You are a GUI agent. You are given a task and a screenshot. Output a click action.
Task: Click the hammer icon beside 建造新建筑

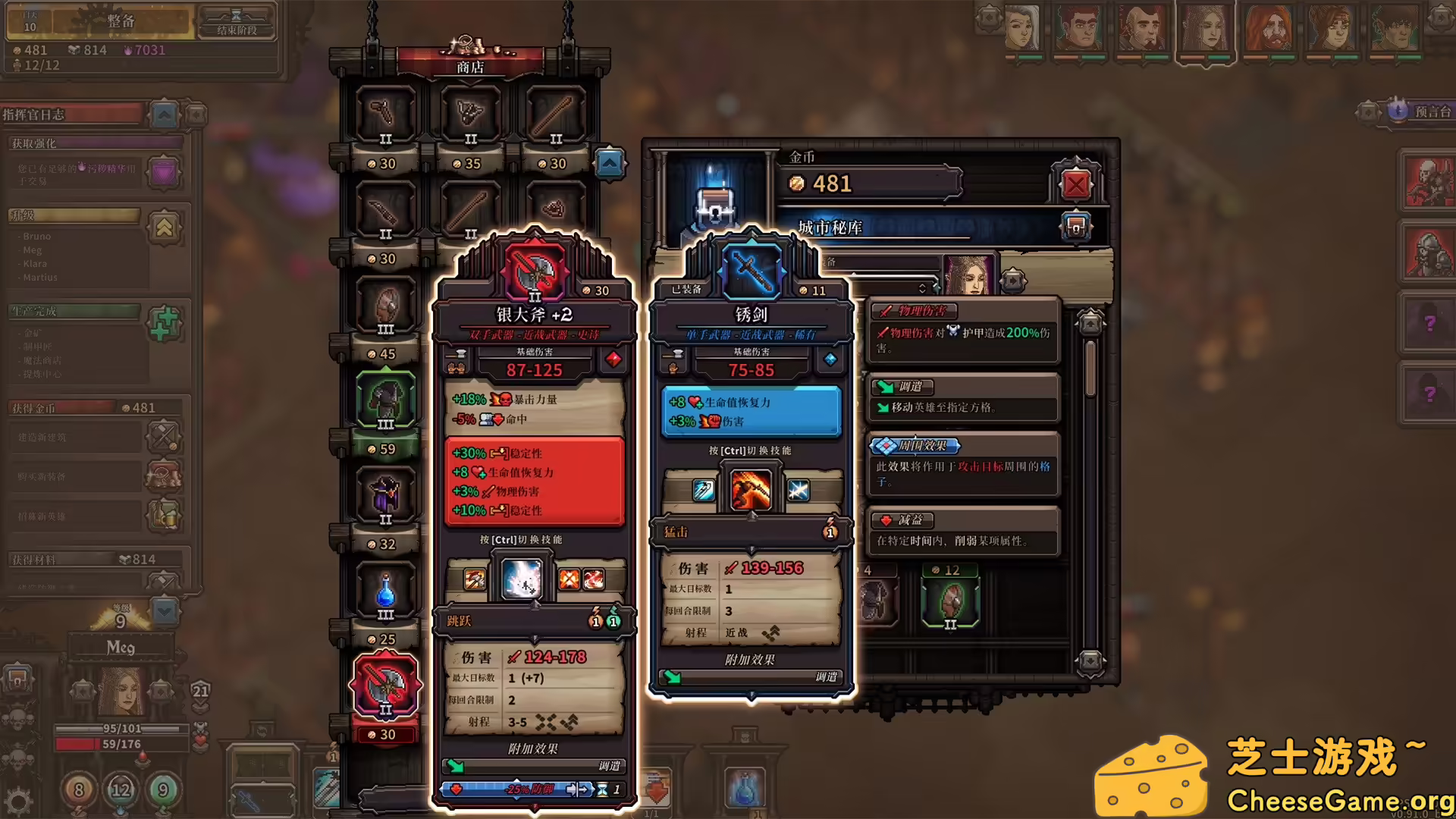pos(164,436)
